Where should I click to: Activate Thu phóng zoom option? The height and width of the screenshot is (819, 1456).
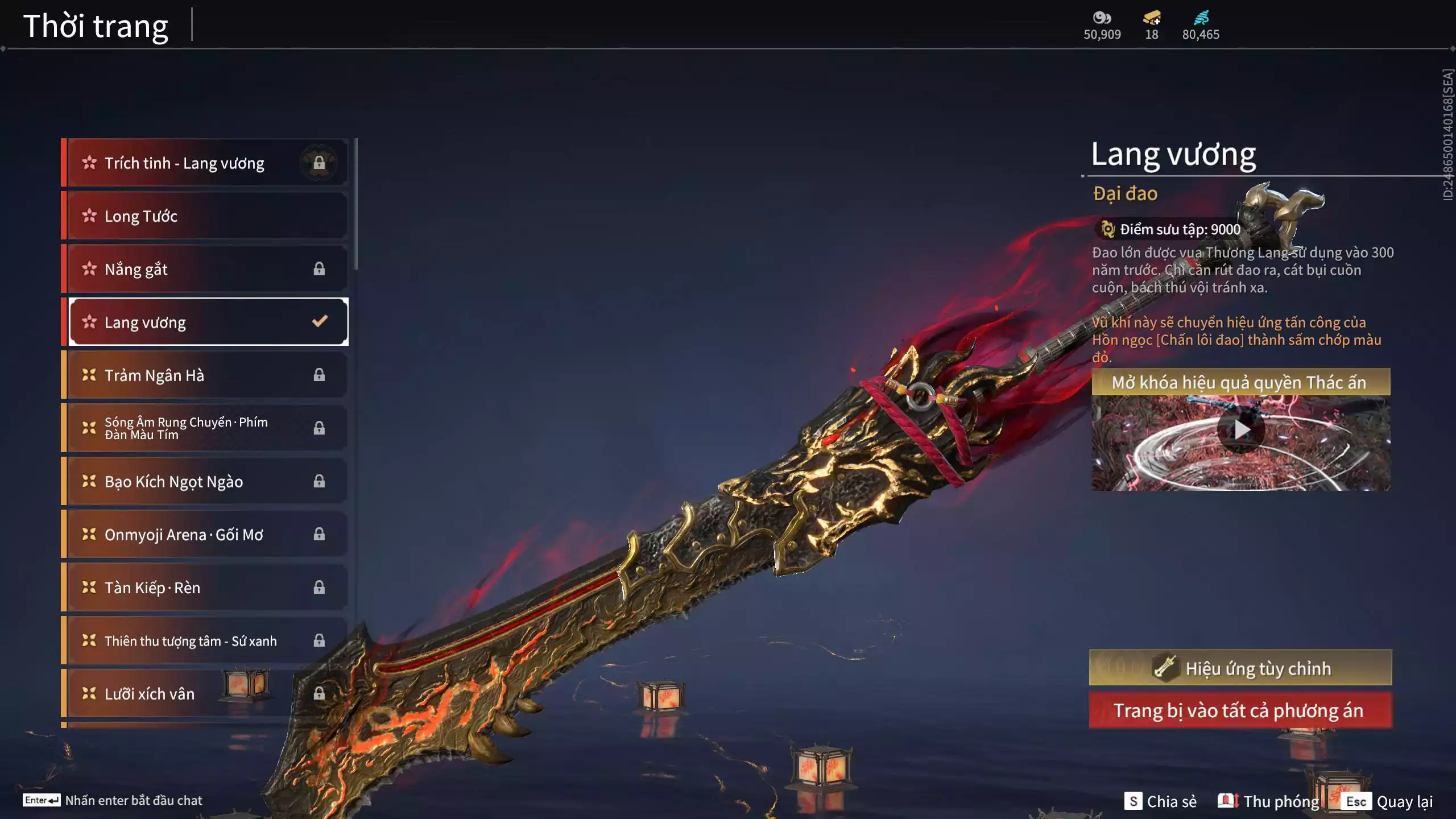point(1268,801)
